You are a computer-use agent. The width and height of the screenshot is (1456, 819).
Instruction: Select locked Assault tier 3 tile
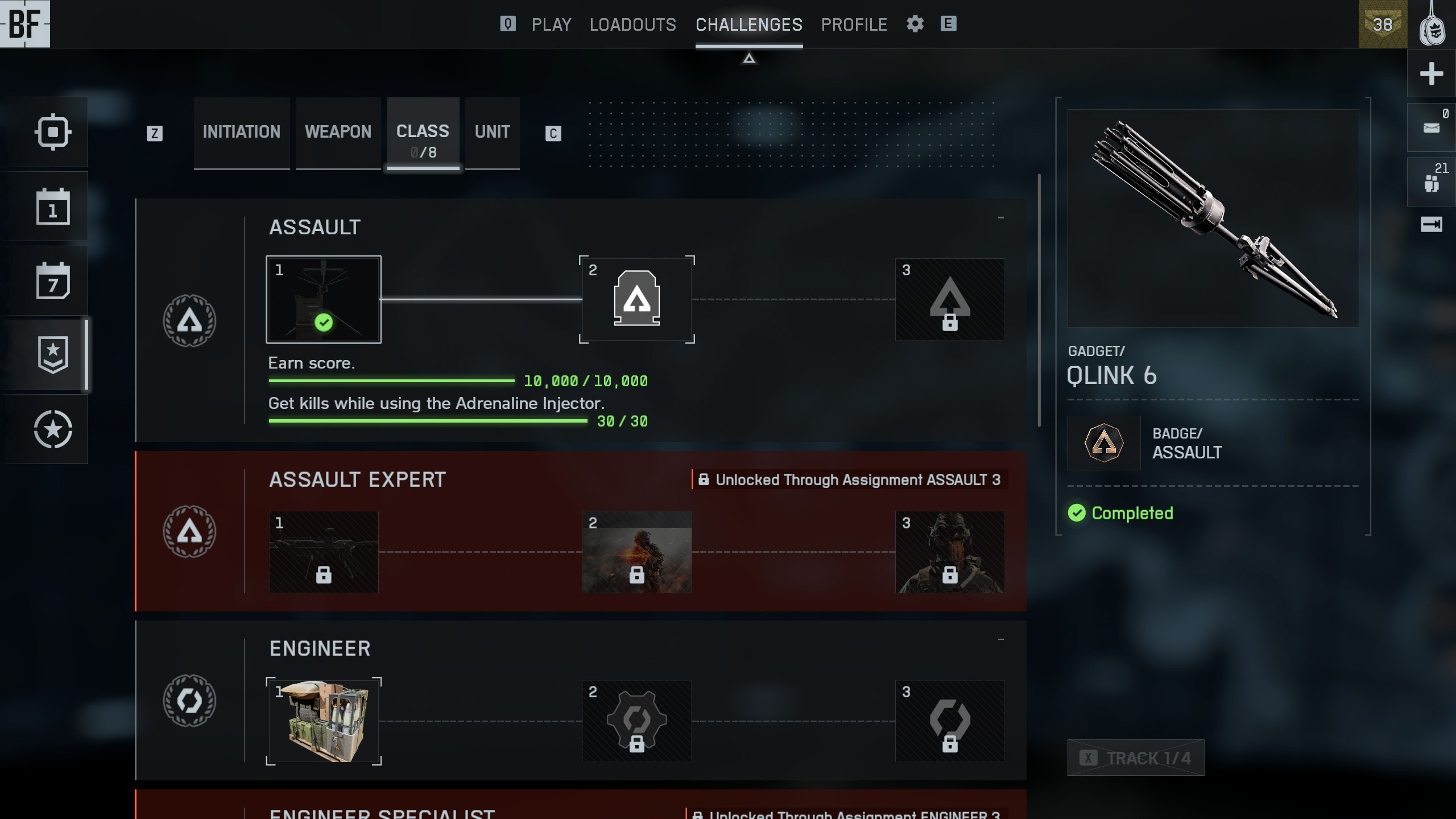pos(949,300)
